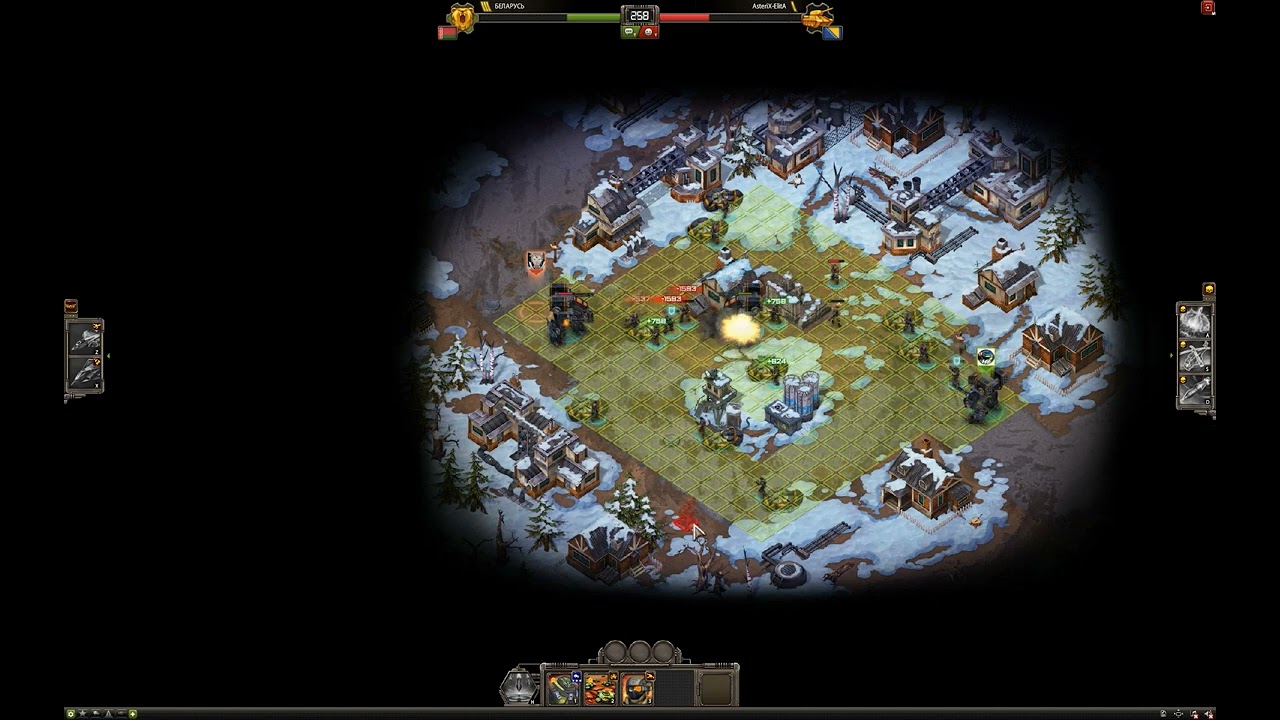The height and width of the screenshot is (720, 1280).
Task: Open the red emoticon dropdown
Action: point(648,32)
